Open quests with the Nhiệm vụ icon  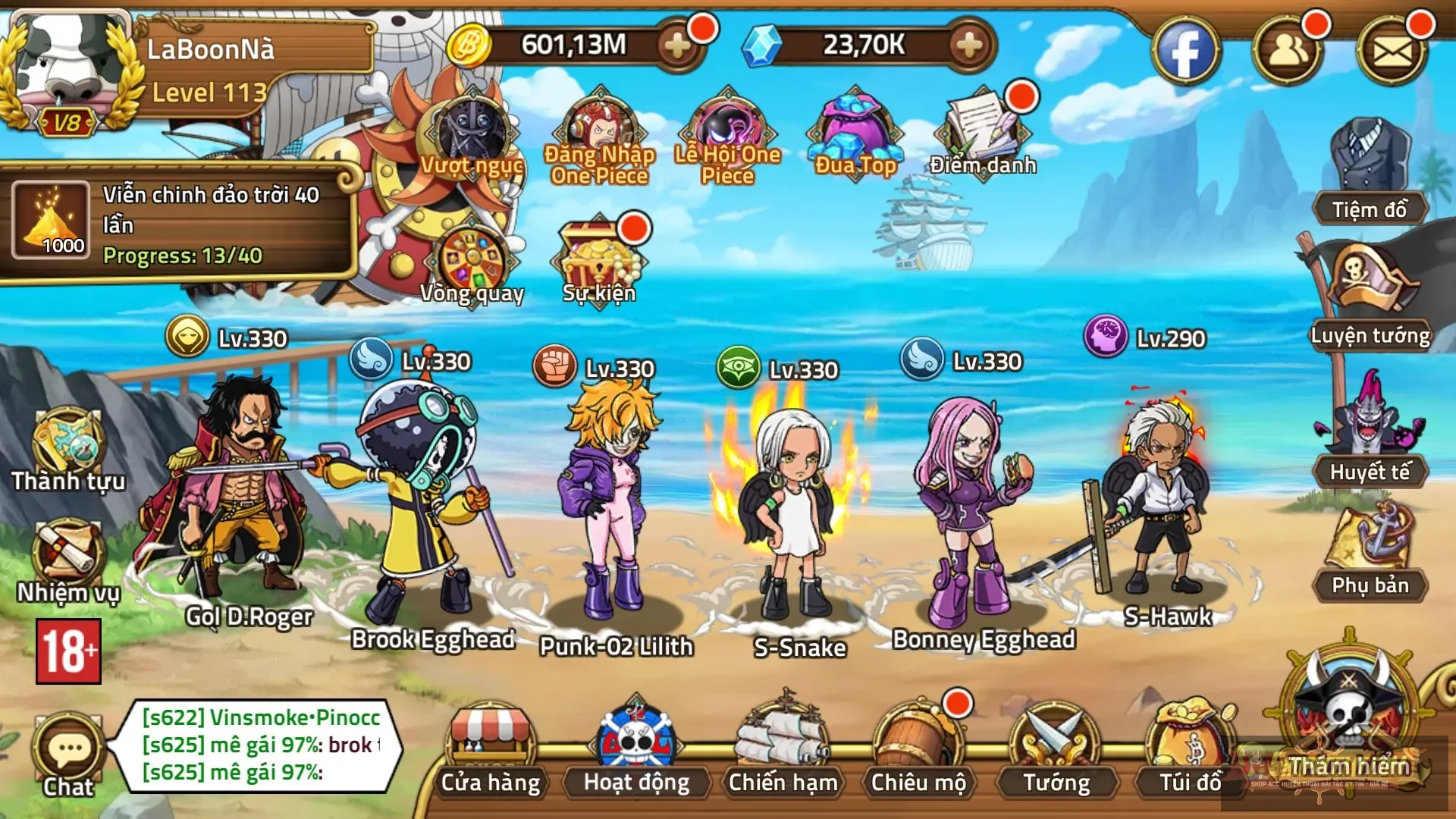coord(68,550)
